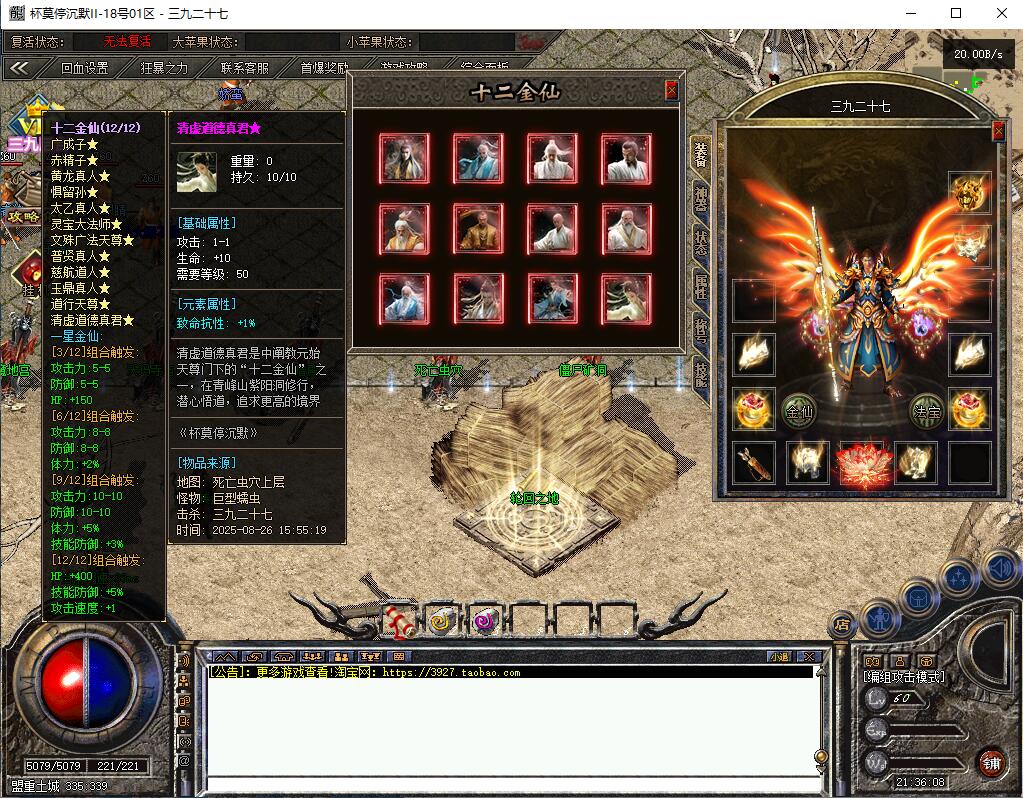Click the arrow quiver equipment slot
This screenshot has height=798, width=1023.
[753, 463]
